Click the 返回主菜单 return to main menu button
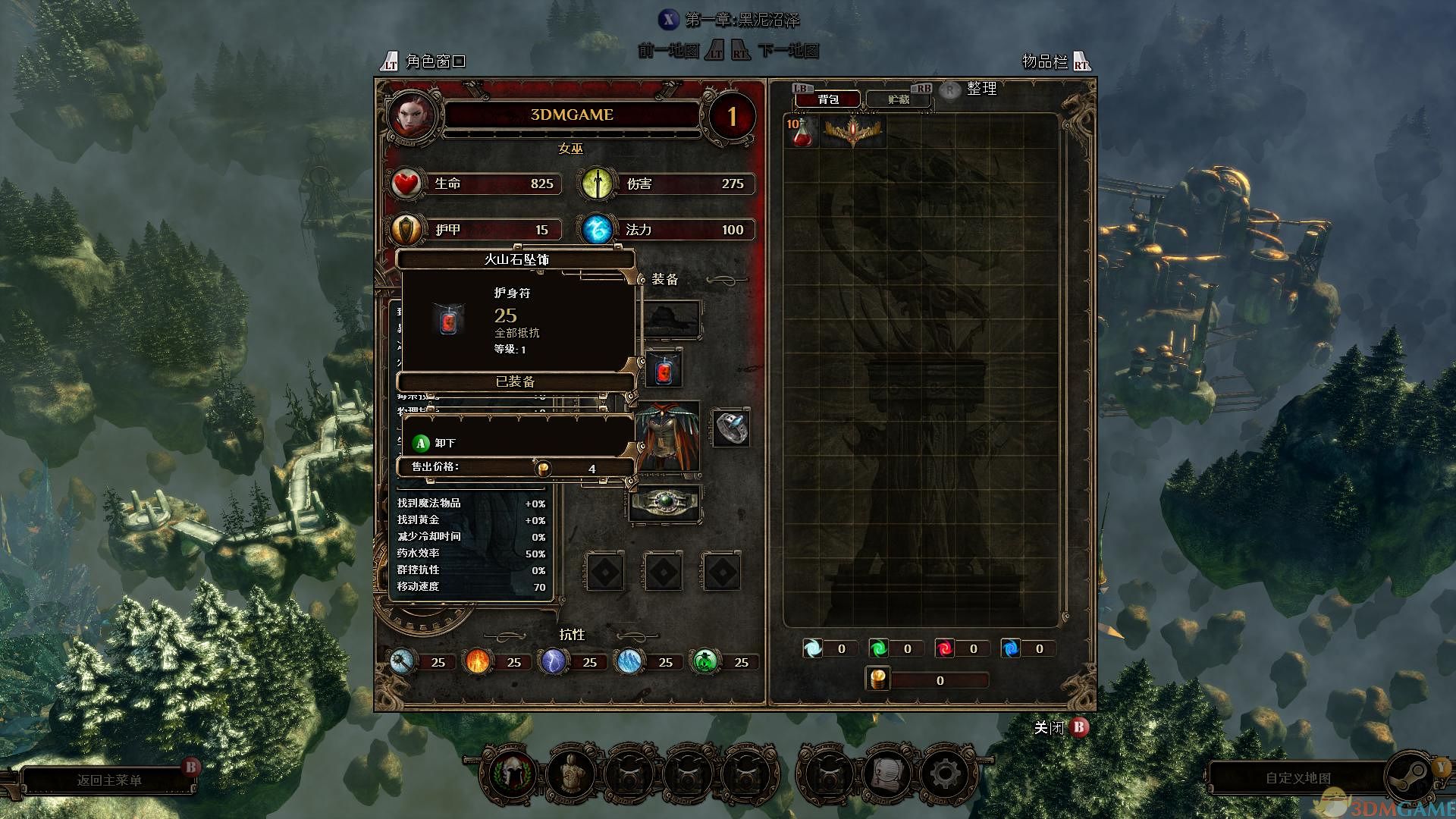Image resolution: width=1456 pixels, height=819 pixels. click(x=109, y=780)
